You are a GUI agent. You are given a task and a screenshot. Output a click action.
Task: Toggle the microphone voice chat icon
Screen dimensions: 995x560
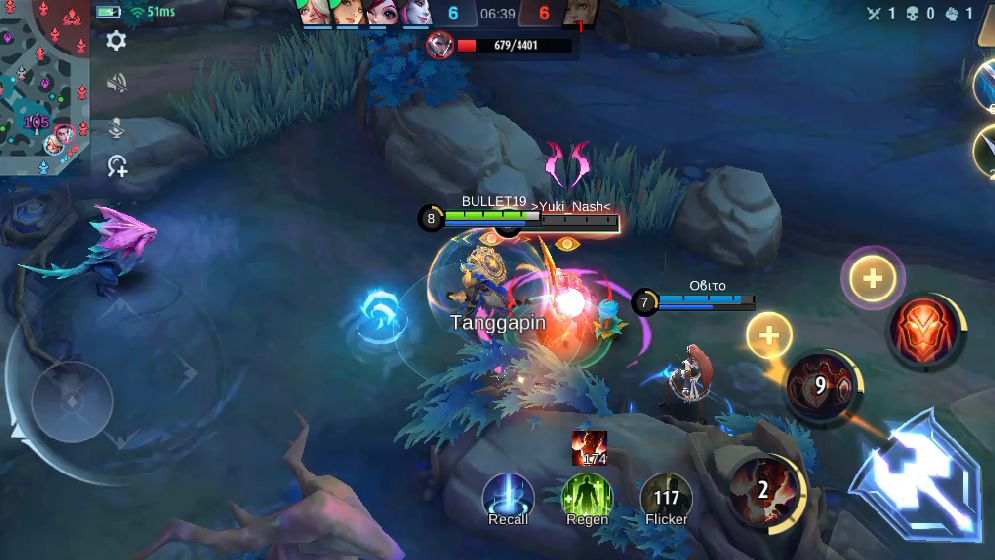pos(117,127)
